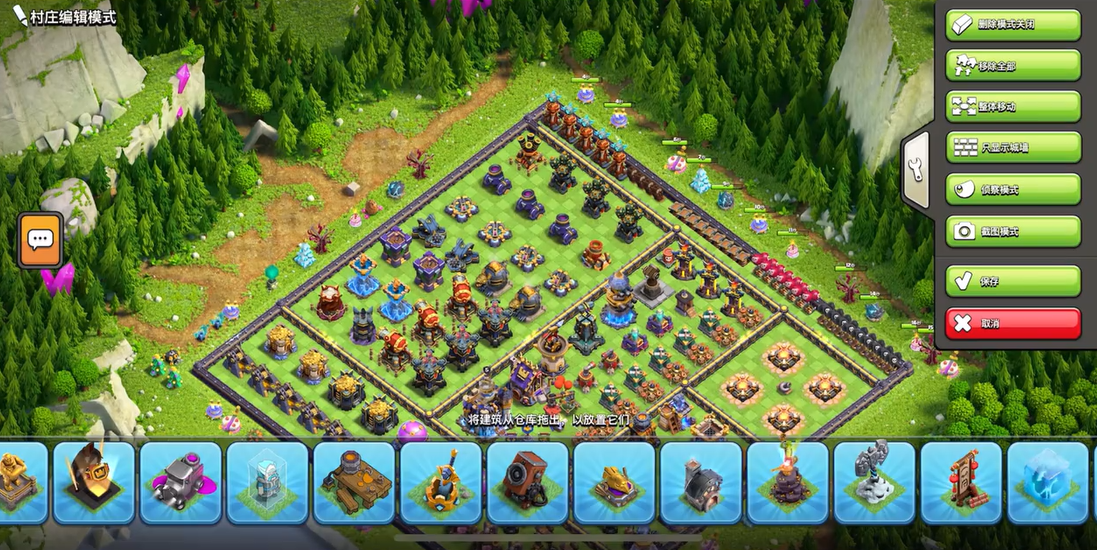The height and width of the screenshot is (550, 1097).
Task: Cancel layout editing with the red button
Action: pos(1013,323)
